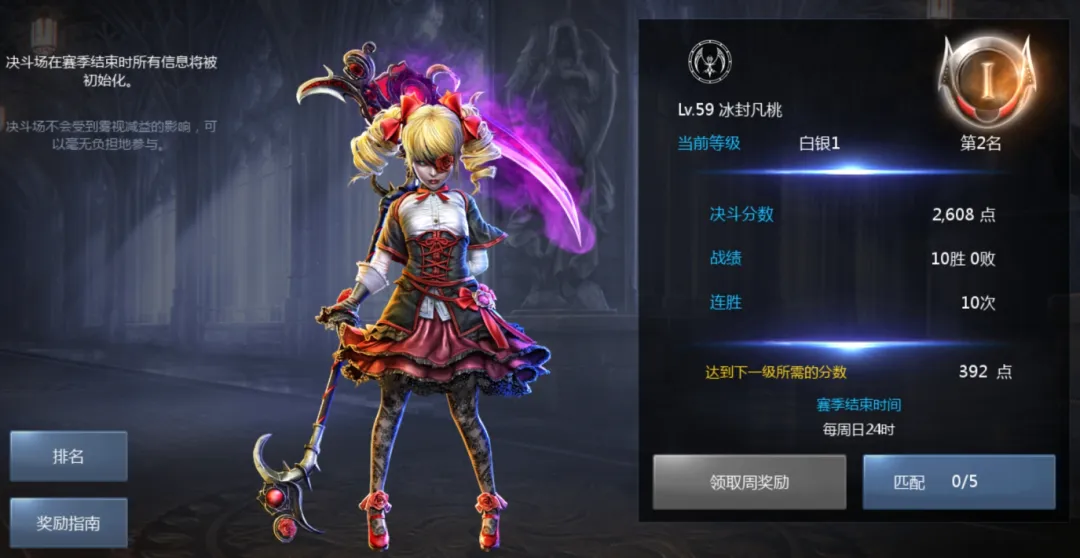
Task: Select the round guild emblem icon
Action: coord(709,62)
